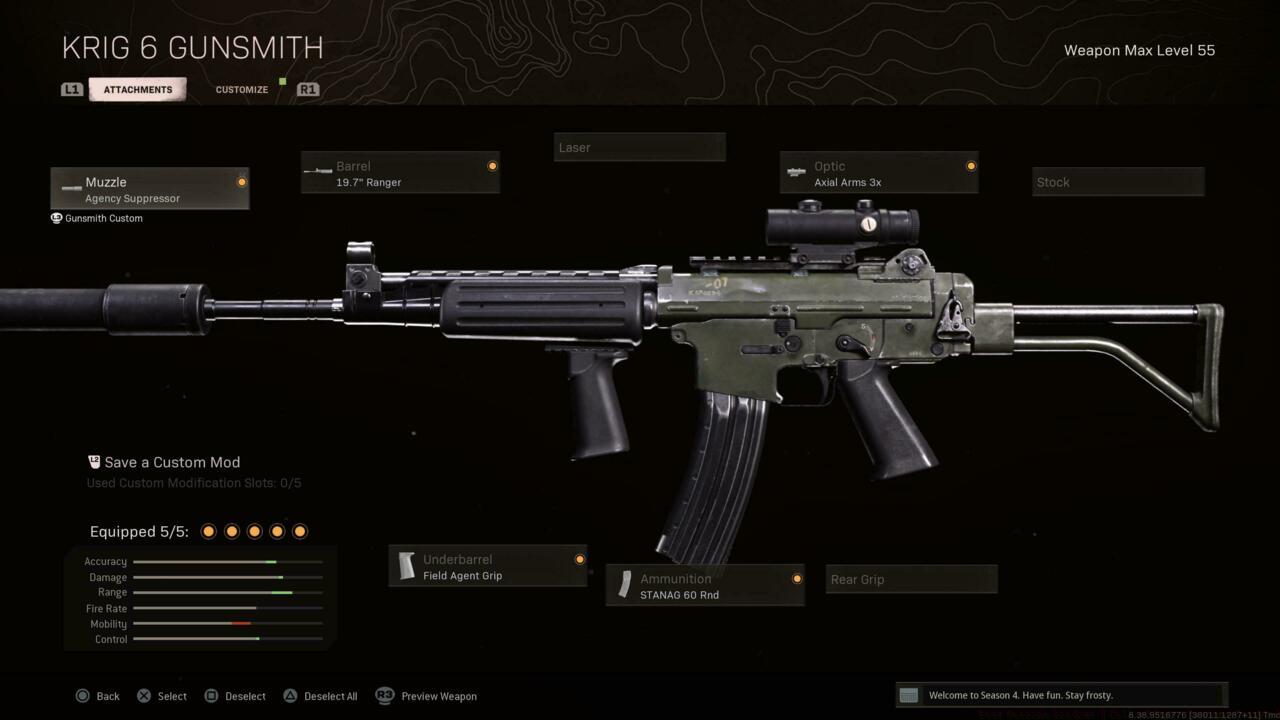Open the empty Laser attachment slot
The image size is (1280, 720).
pyautogui.click(x=640, y=146)
